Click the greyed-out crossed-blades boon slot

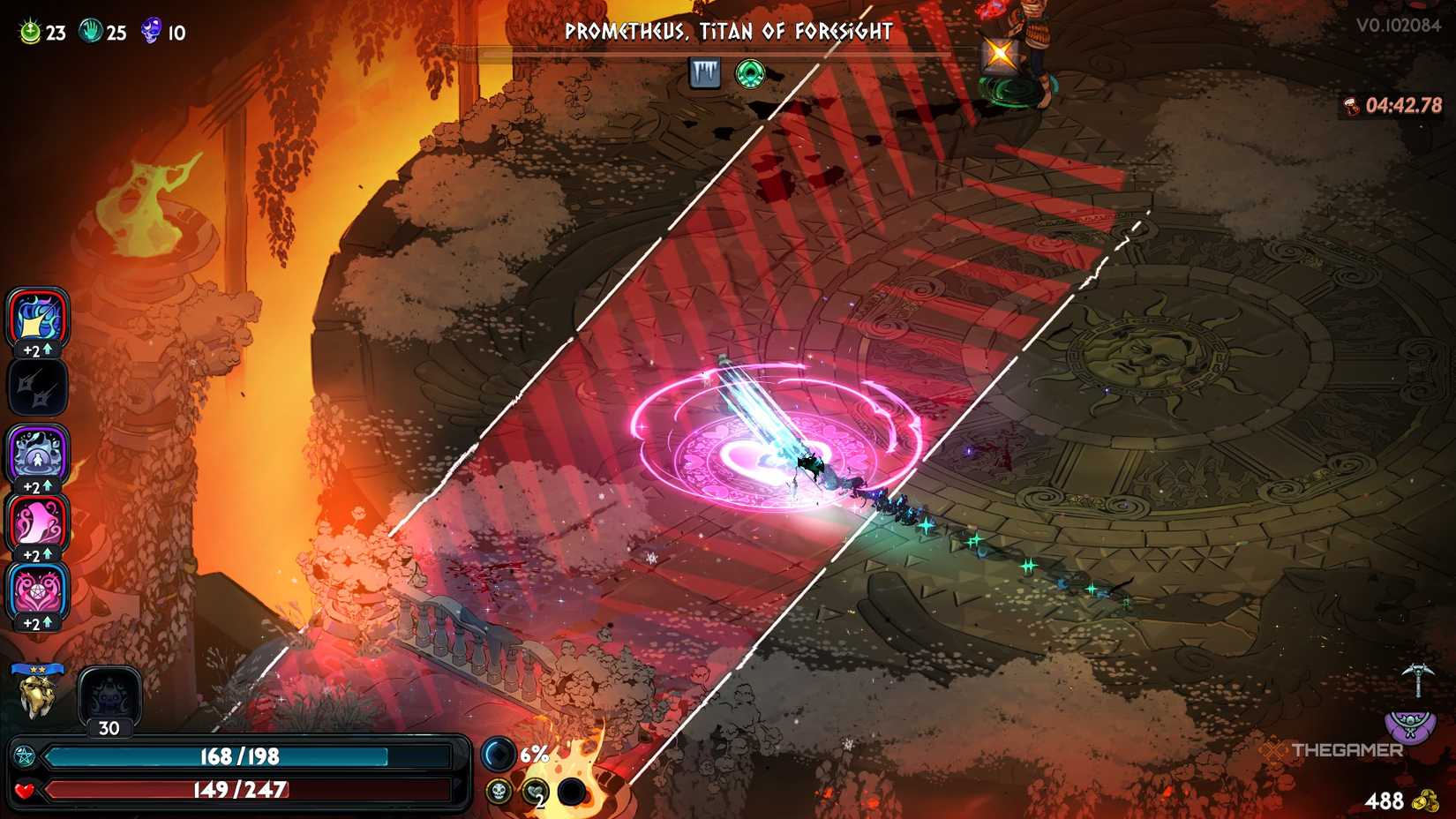36,388
